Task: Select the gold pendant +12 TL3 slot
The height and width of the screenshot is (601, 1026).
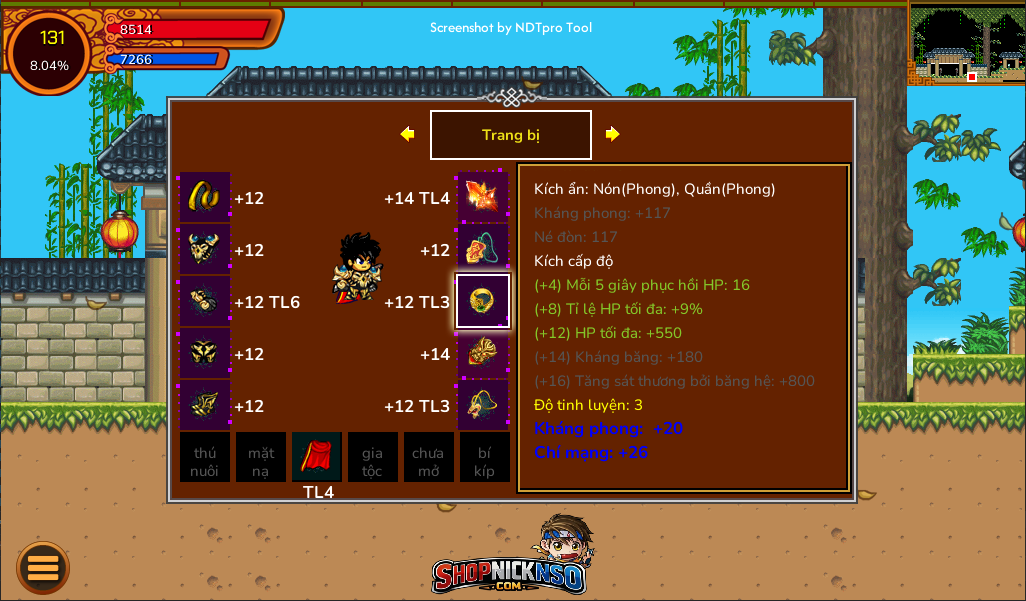Action: (x=483, y=405)
